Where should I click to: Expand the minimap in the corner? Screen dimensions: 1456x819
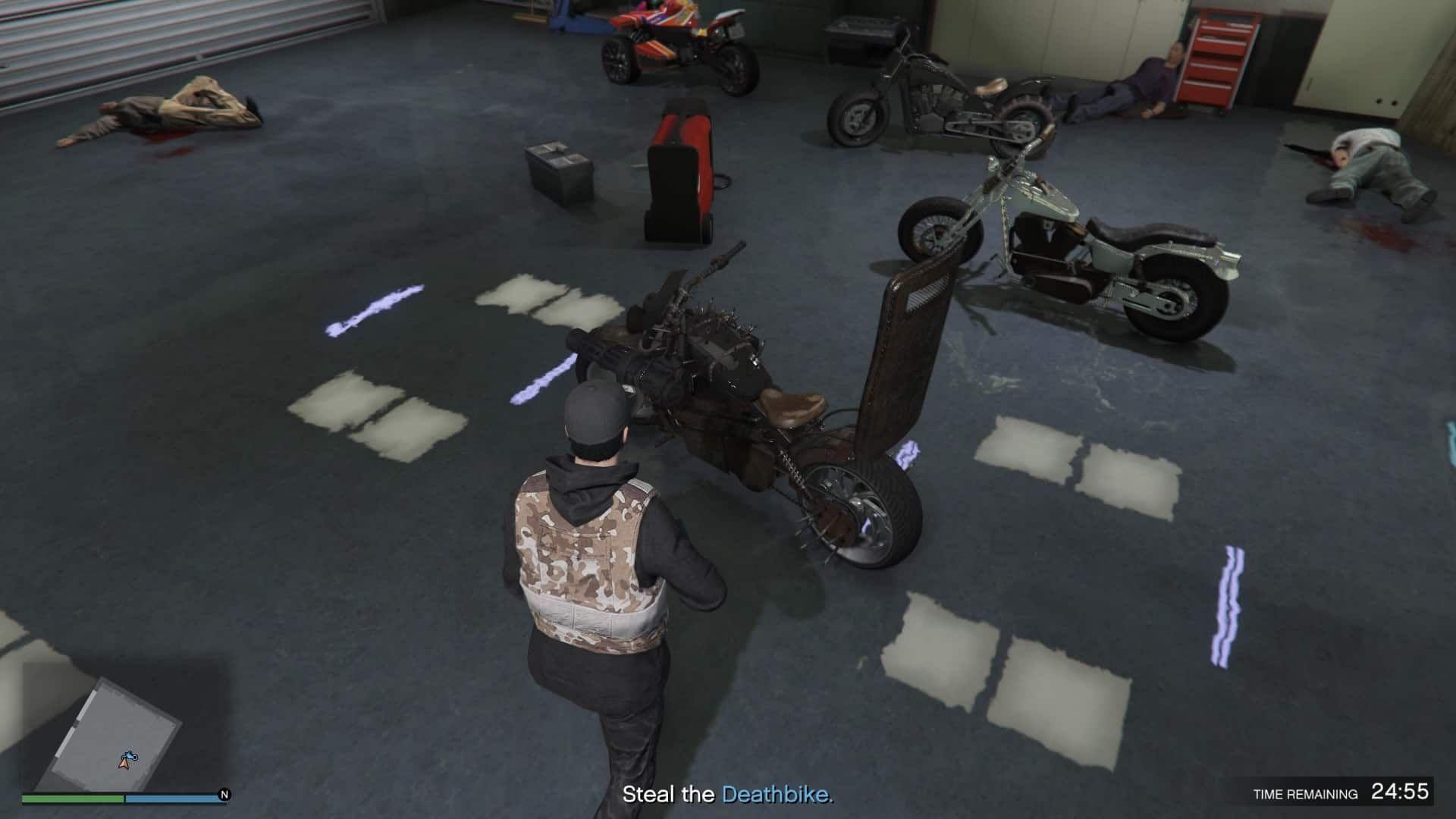(x=121, y=728)
